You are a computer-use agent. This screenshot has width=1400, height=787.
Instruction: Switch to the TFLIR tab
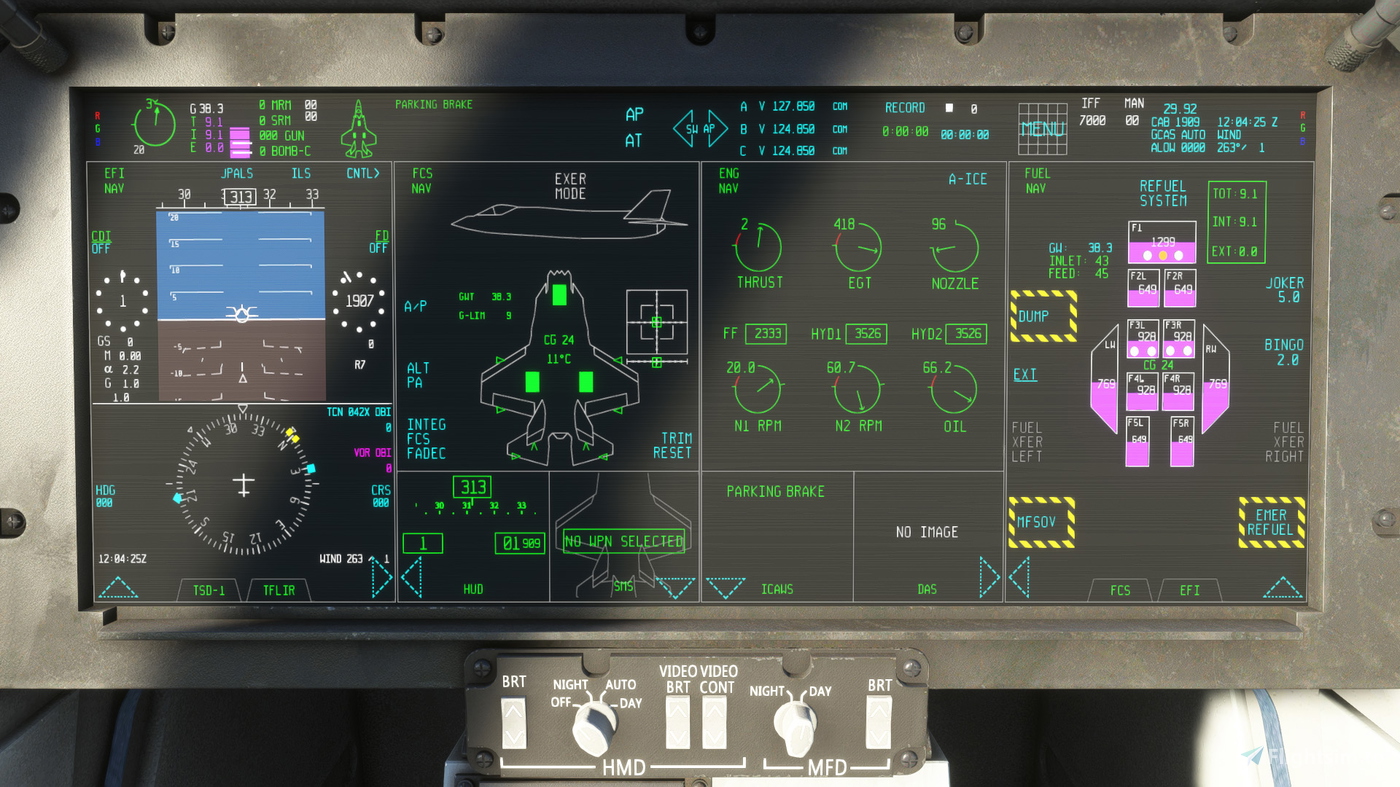point(279,590)
